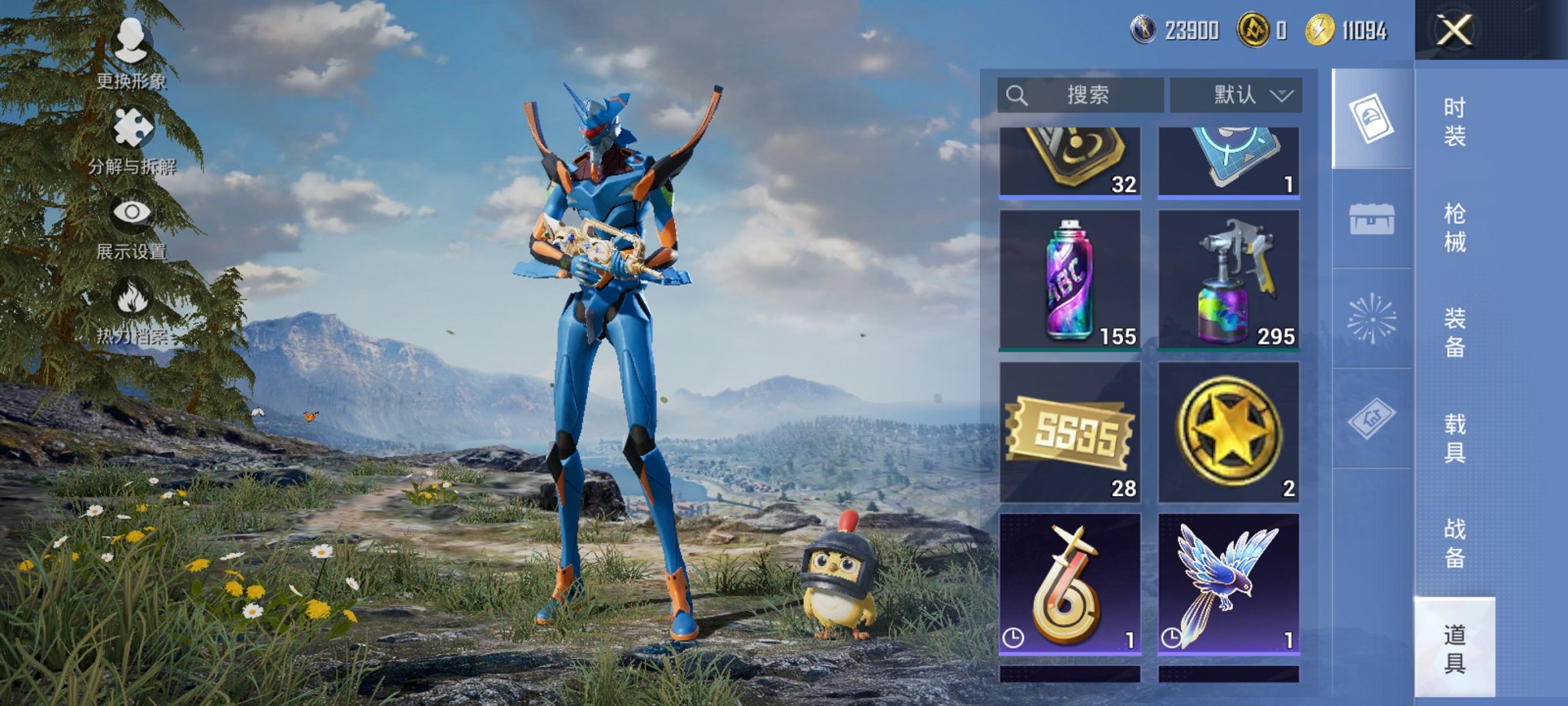Open the 默认 sort dropdown
The width and height of the screenshot is (1568, 706).
point(1235,95)
